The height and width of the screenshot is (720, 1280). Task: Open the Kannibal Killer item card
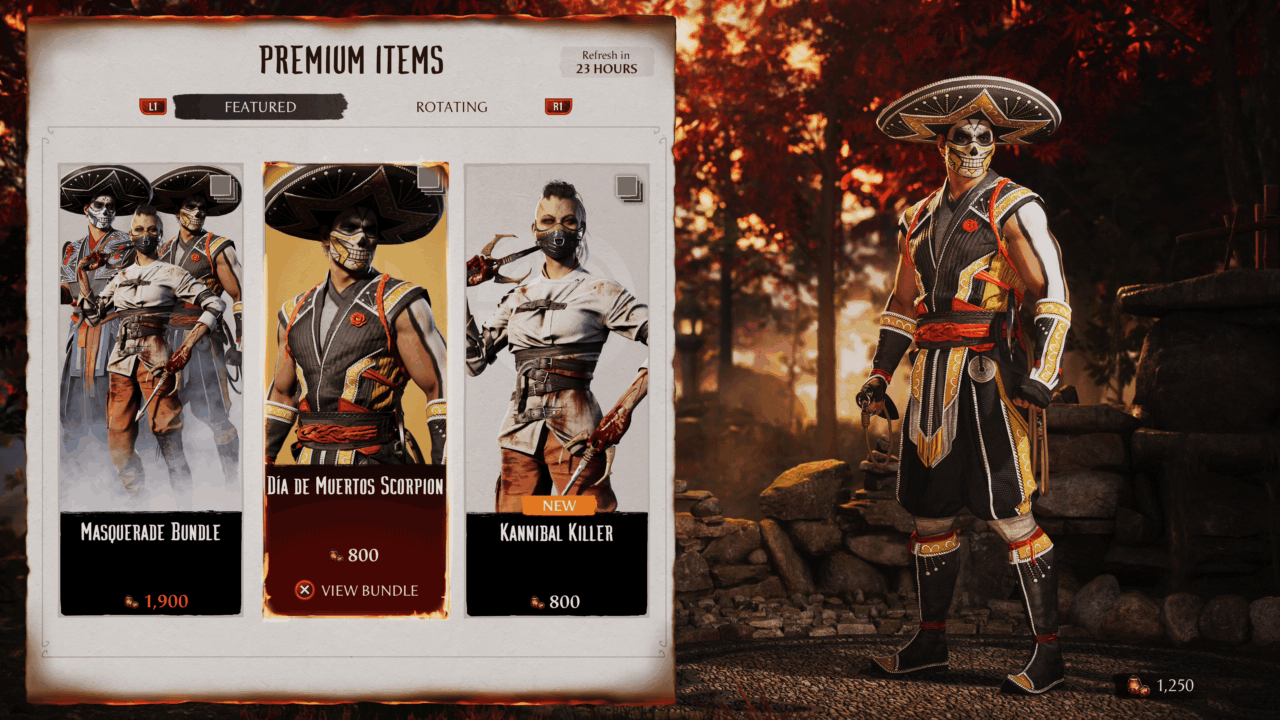pos(557,390)
